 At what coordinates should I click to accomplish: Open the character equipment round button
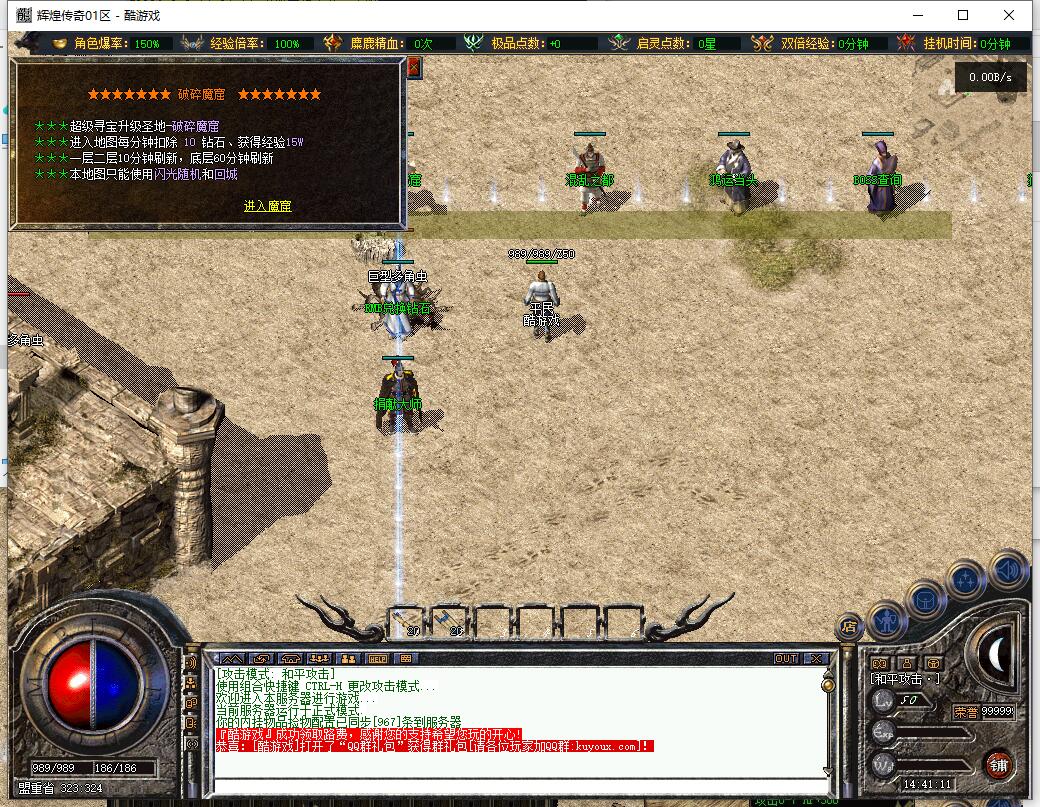pyautogui.click(x=887, y=621)
